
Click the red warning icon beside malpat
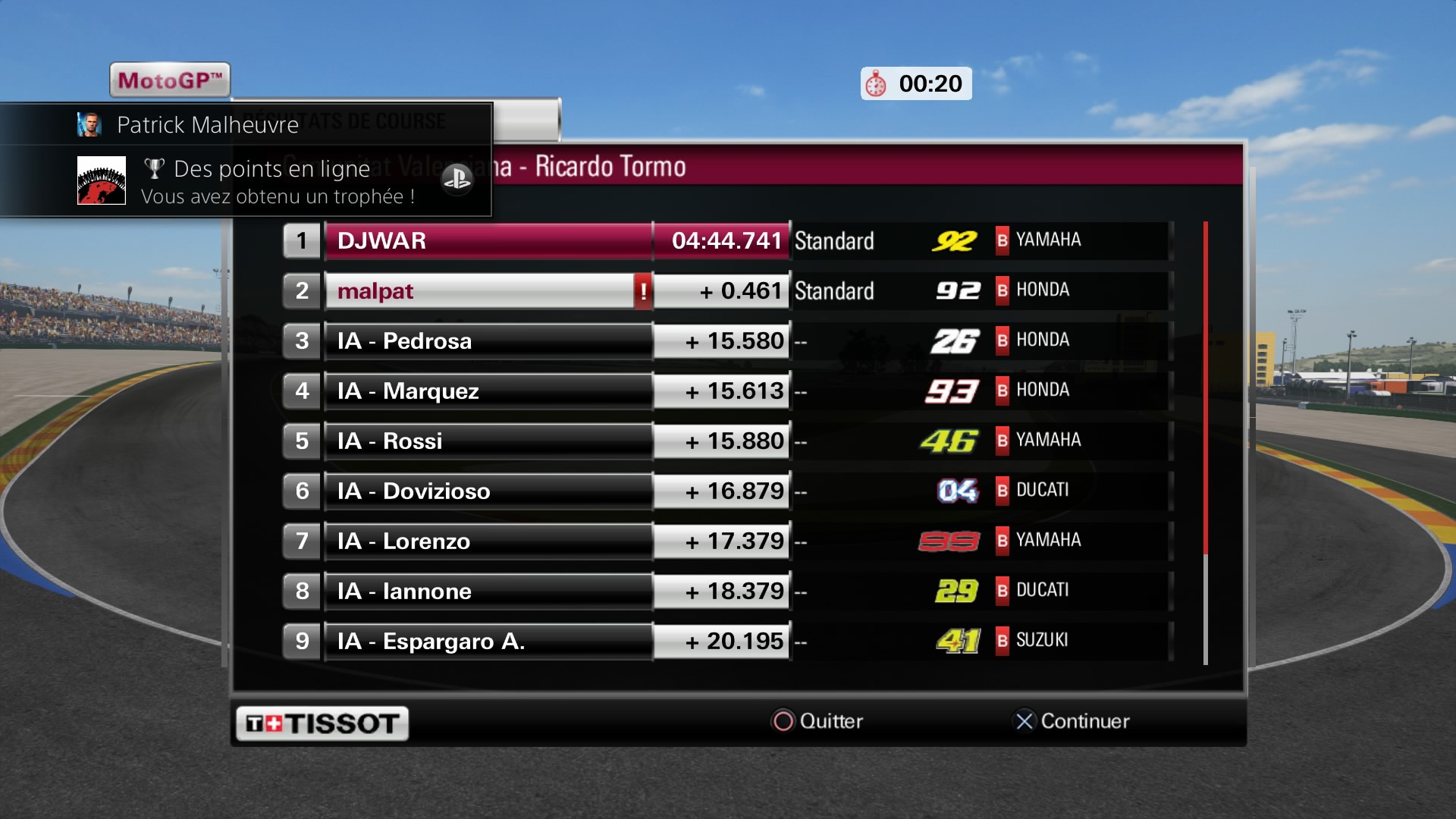[x=643, y=291]
